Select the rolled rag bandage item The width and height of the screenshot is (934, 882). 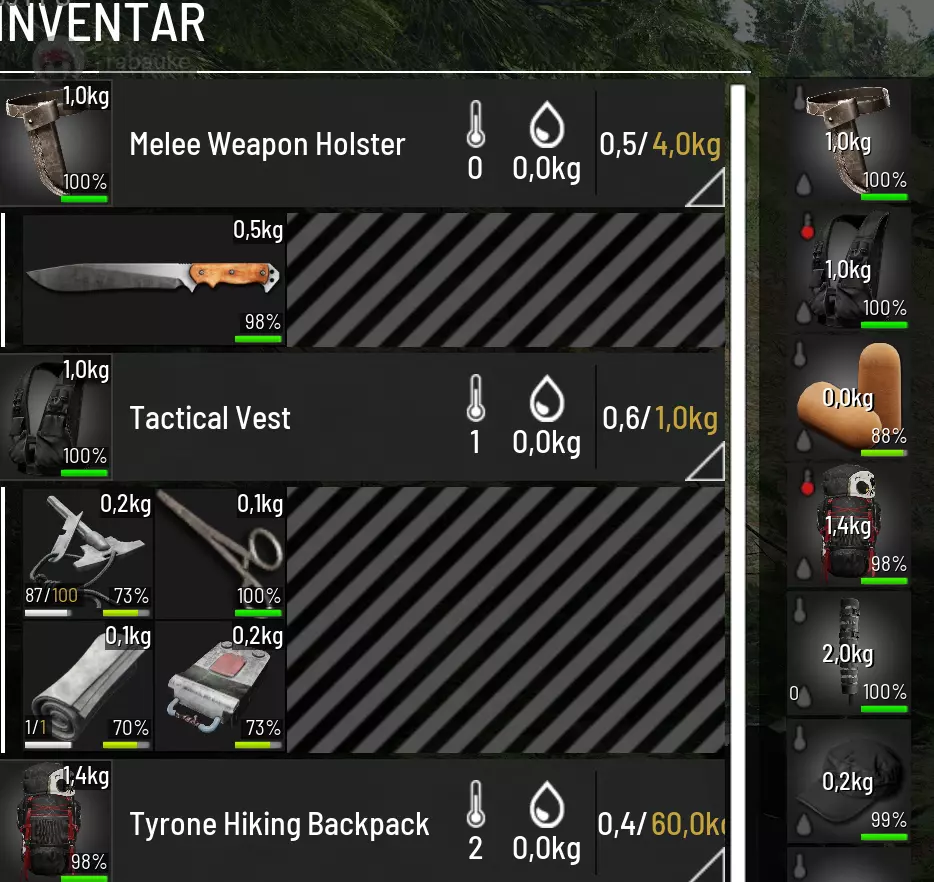(87, 686)
